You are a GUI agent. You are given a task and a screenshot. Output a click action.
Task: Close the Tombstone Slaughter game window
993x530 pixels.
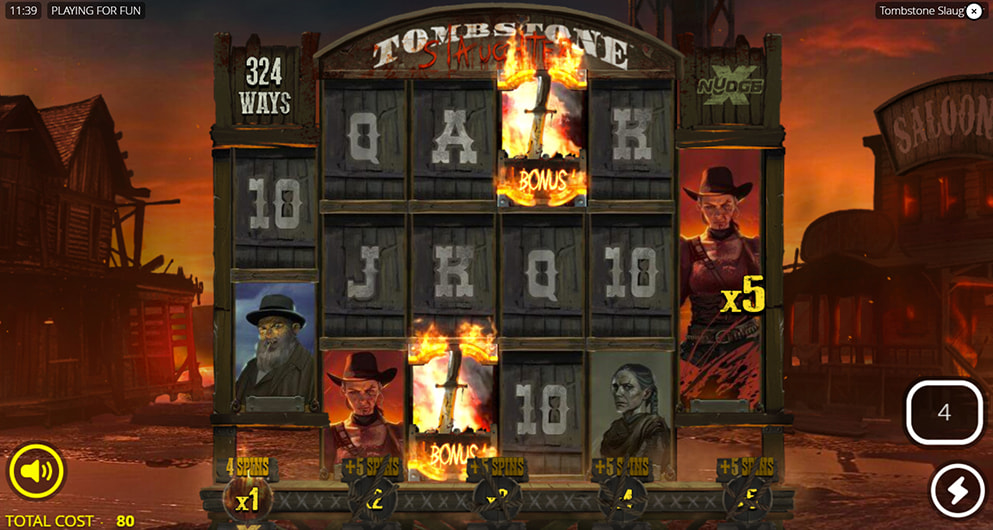coord(974,11)
